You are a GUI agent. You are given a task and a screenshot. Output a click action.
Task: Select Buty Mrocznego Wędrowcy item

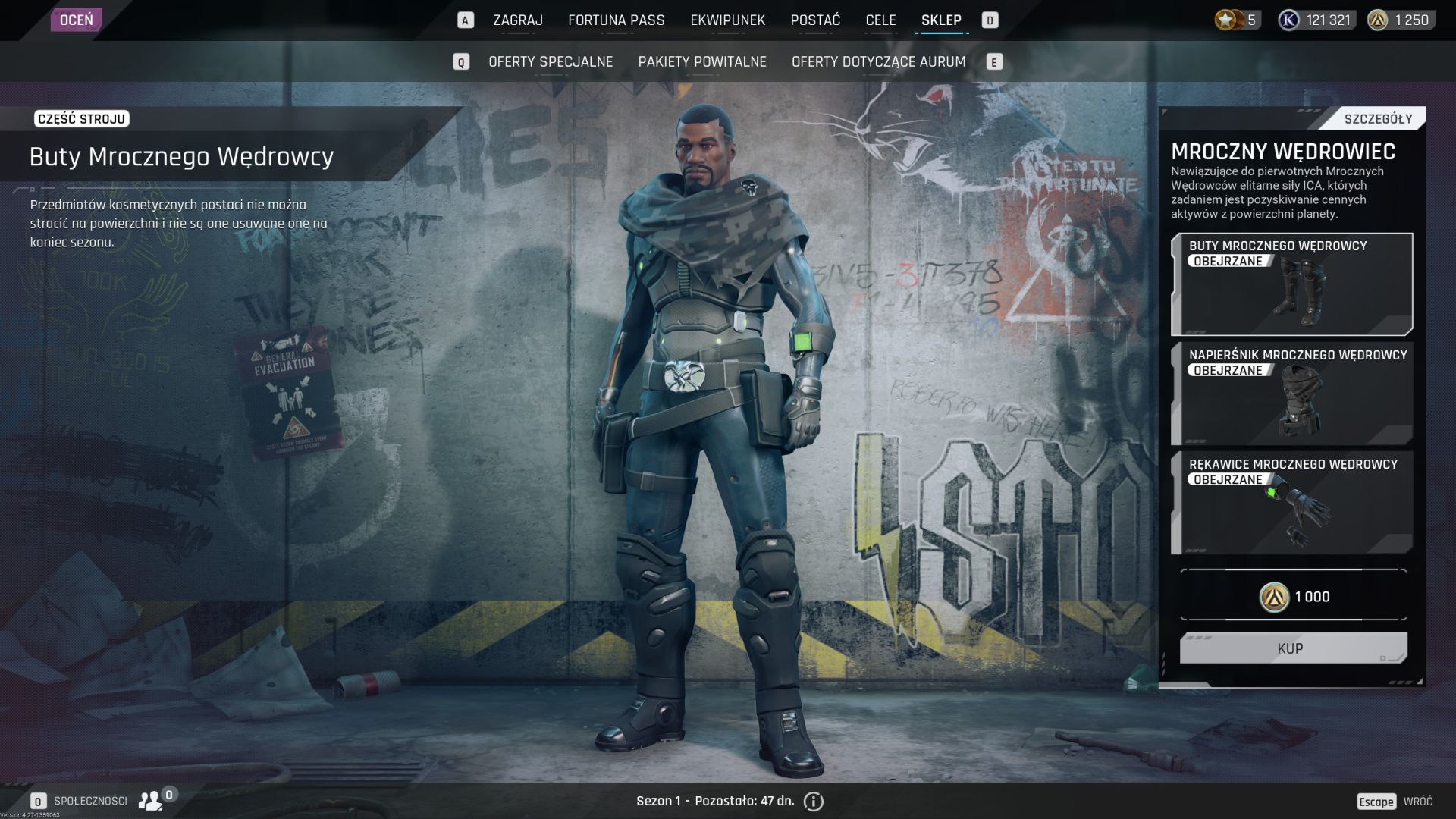pyautogui.click(x=1291, y=284)
